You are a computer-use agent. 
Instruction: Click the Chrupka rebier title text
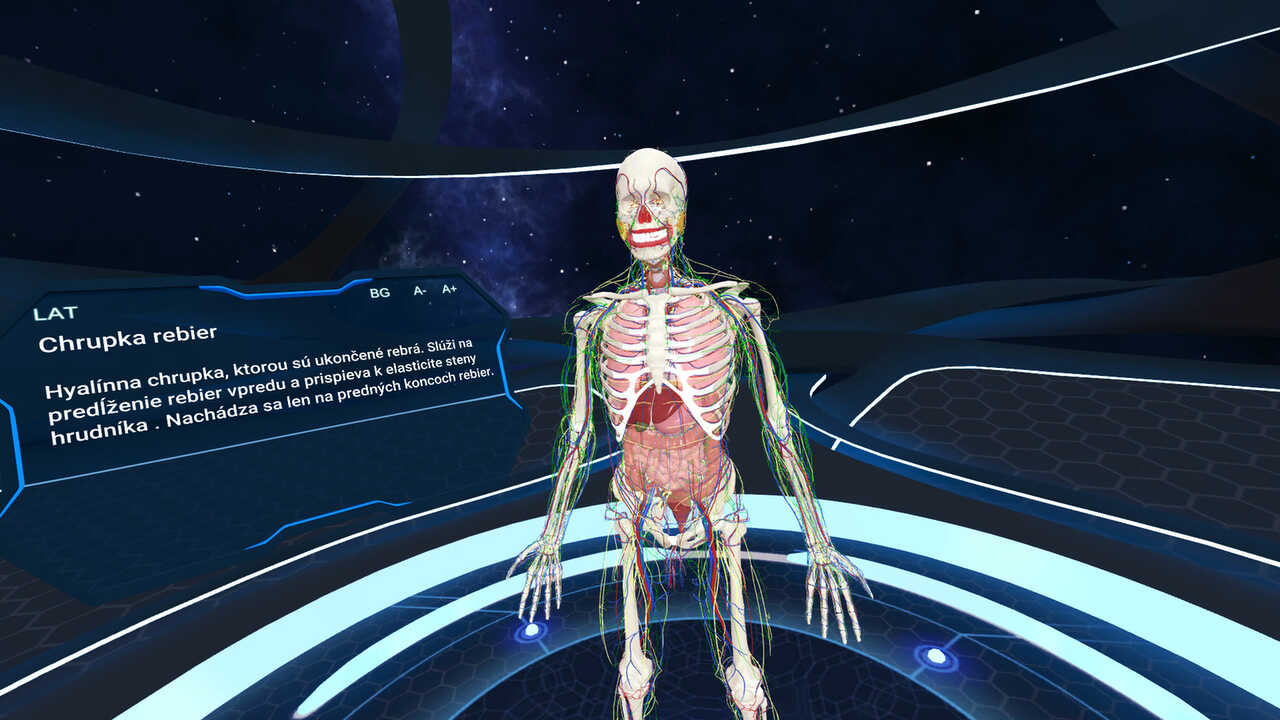(x=130, y=341)
